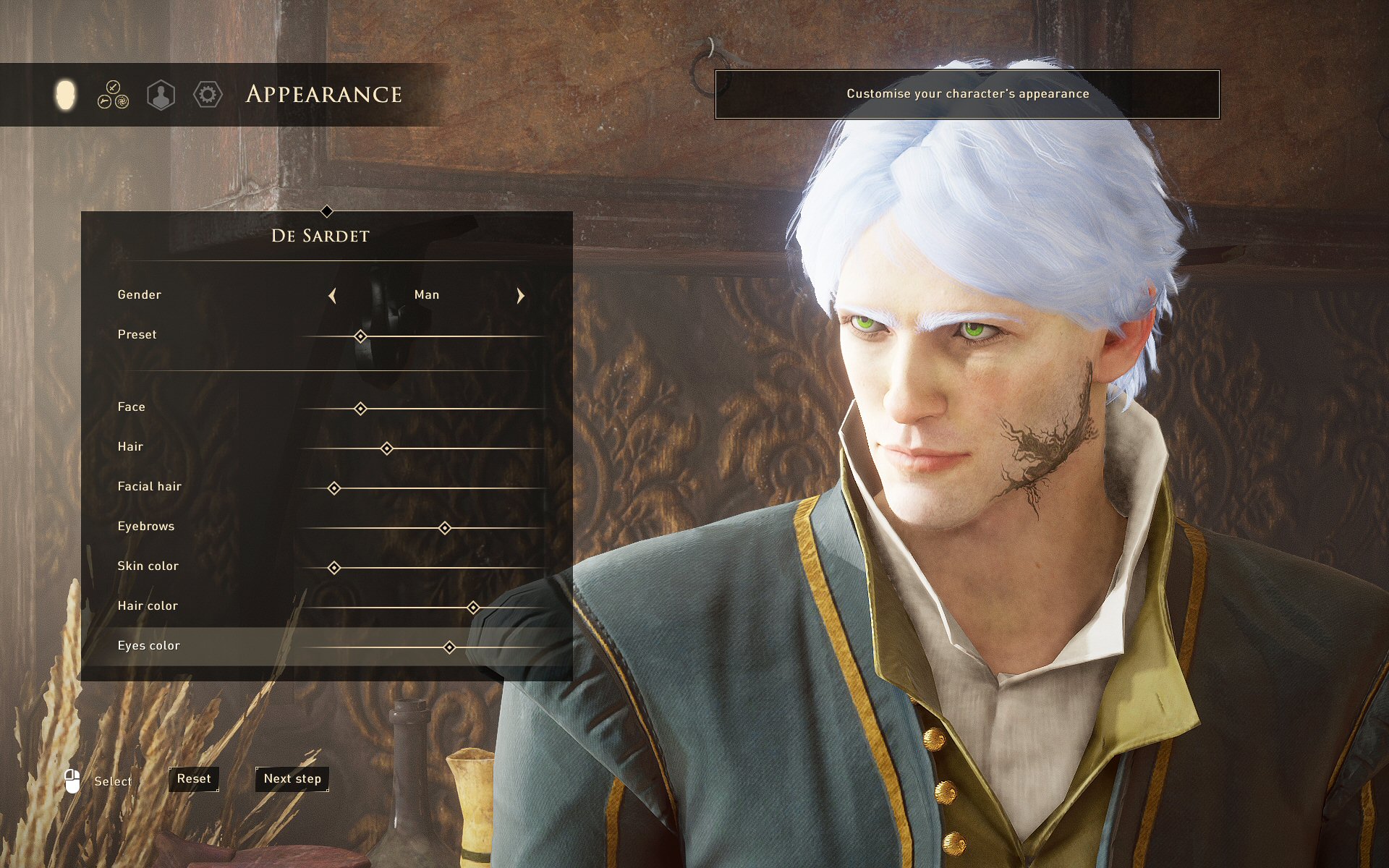Switch to the character portrait tab
Screen dimensions: 1389x868
(x=161, y=95)
